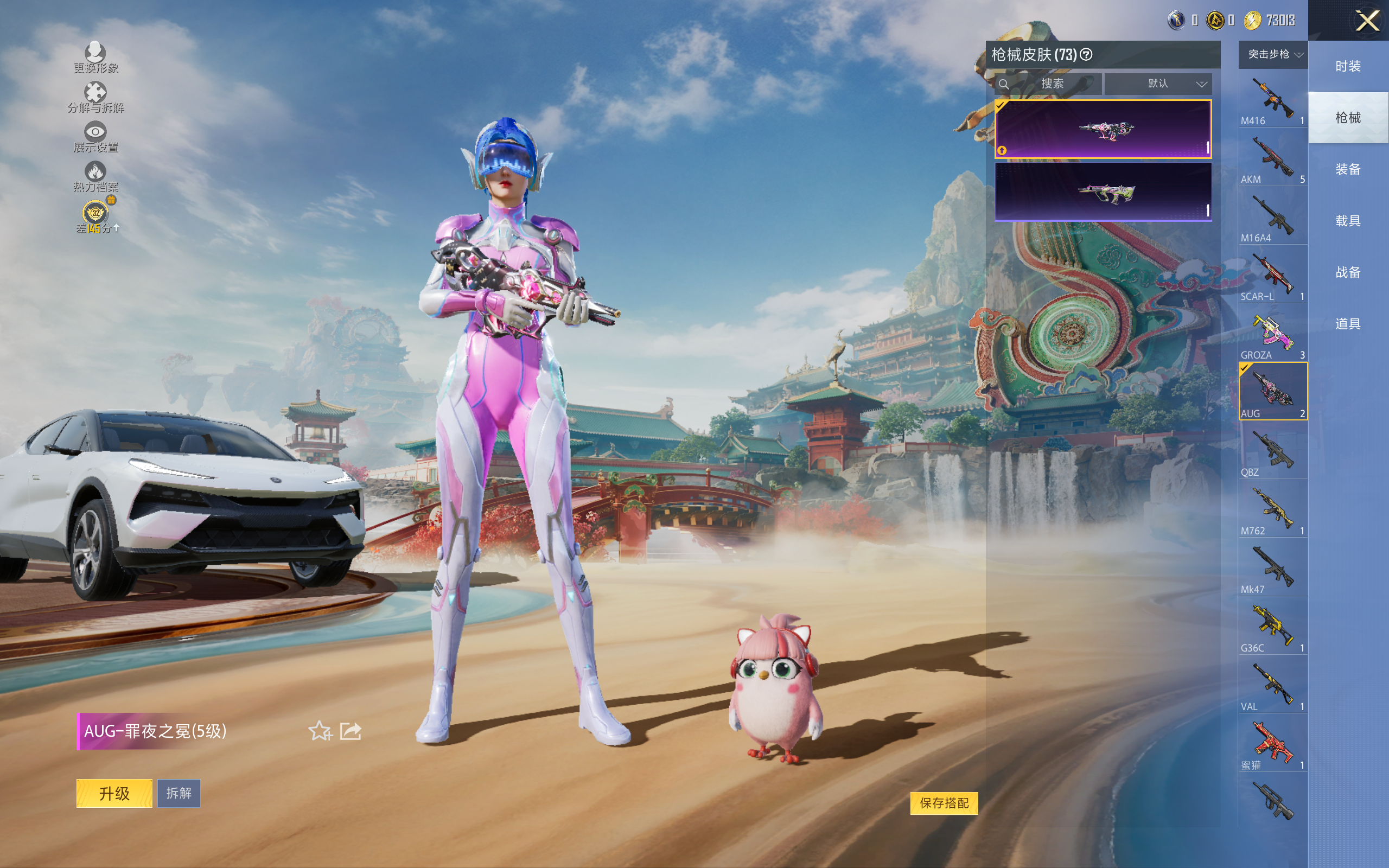1389x868 pixels.
Task: Save the loadout with 保存搭配
Action: [x=944, y=802]
